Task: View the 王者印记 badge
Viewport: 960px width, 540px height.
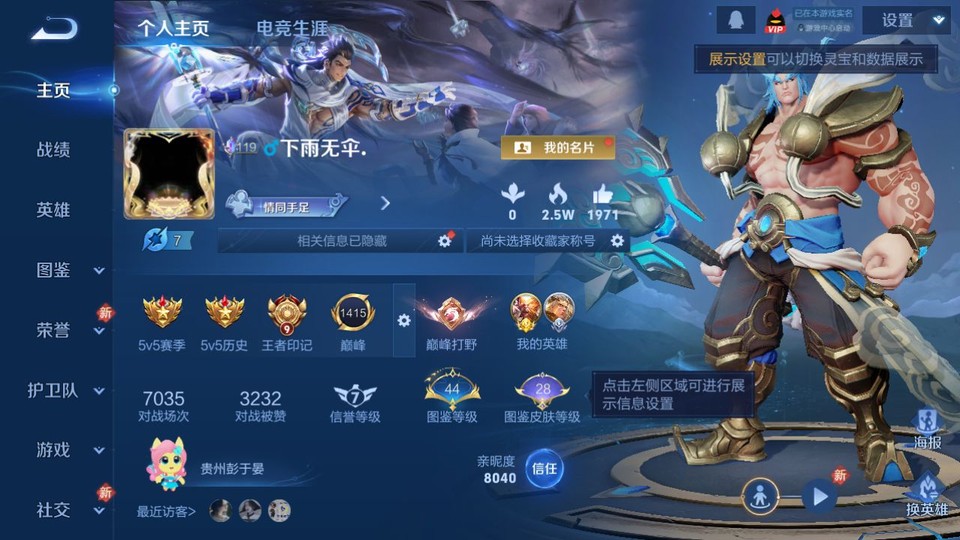Action: (286, 315)
